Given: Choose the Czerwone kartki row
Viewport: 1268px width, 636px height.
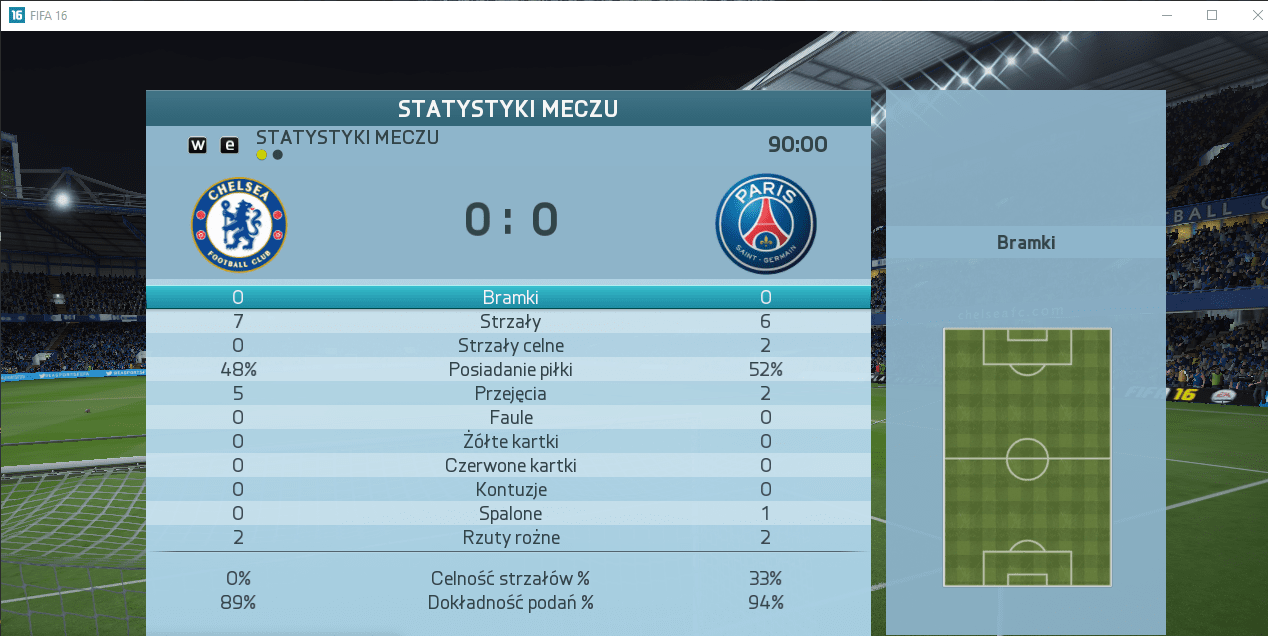Looking at the screenshot, I should (510, 465).
